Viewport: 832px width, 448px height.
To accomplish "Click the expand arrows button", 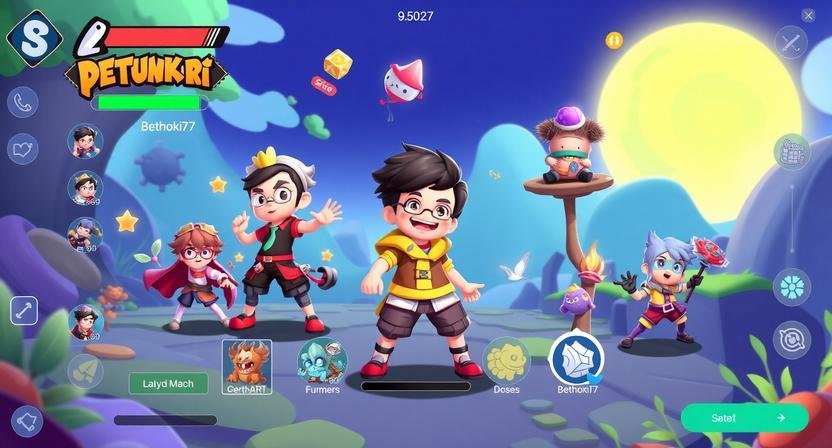I will coord(24,310).
